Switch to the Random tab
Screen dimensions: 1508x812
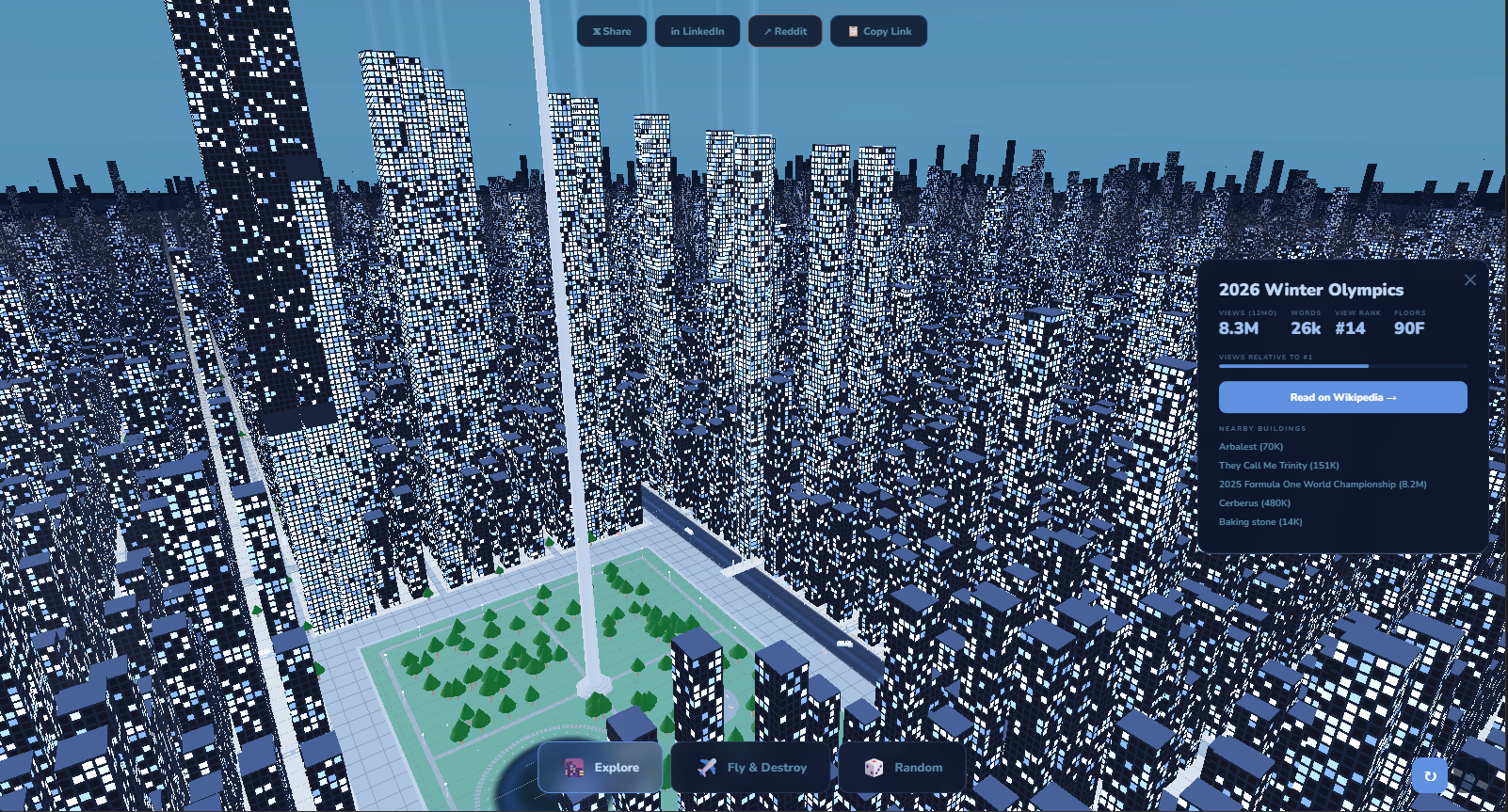(904, 767)
